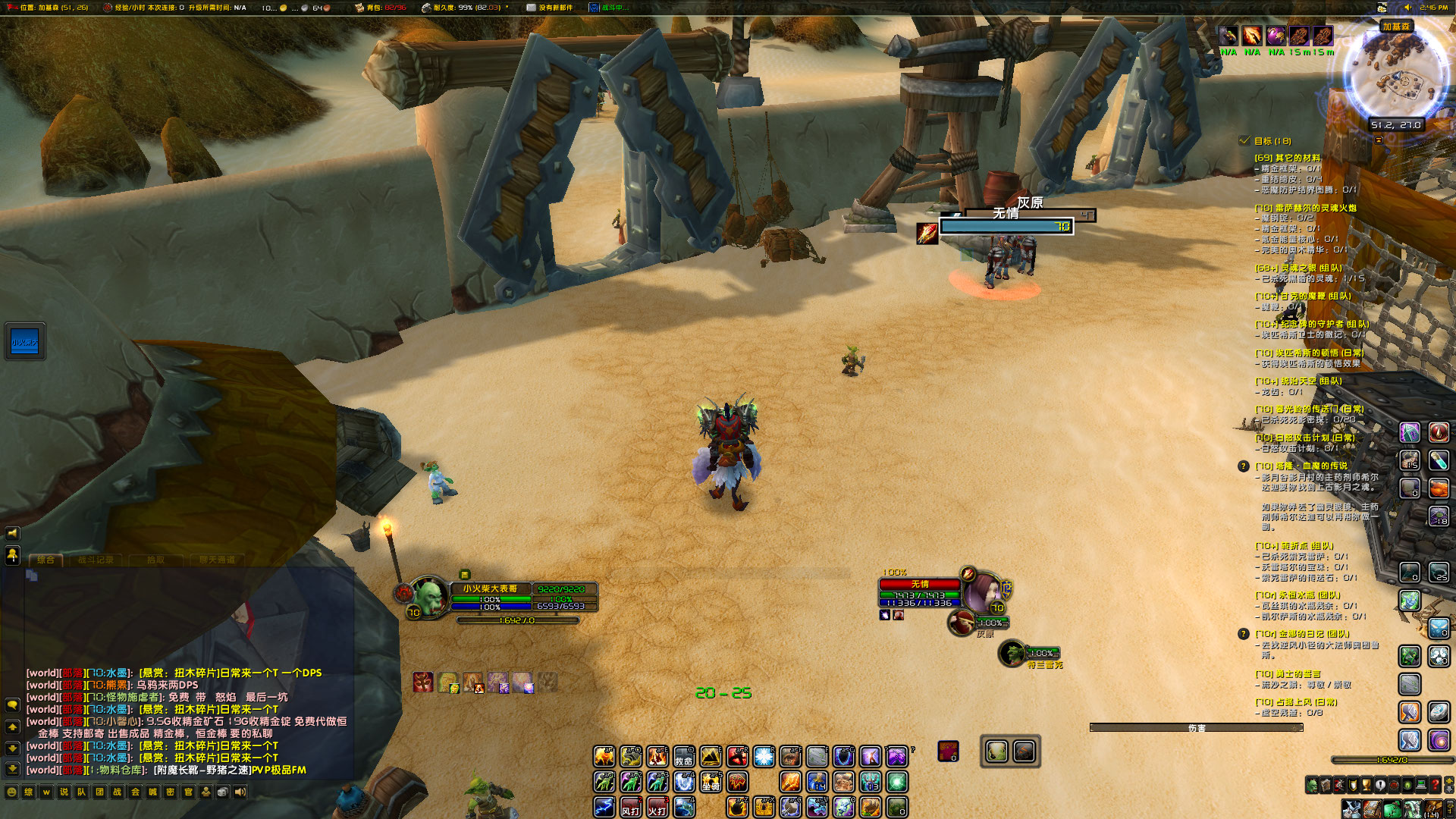Open the spellbook icon in the micro menu
Viewport: 1456px width, 819px height.
click(x=1326, y=784)
